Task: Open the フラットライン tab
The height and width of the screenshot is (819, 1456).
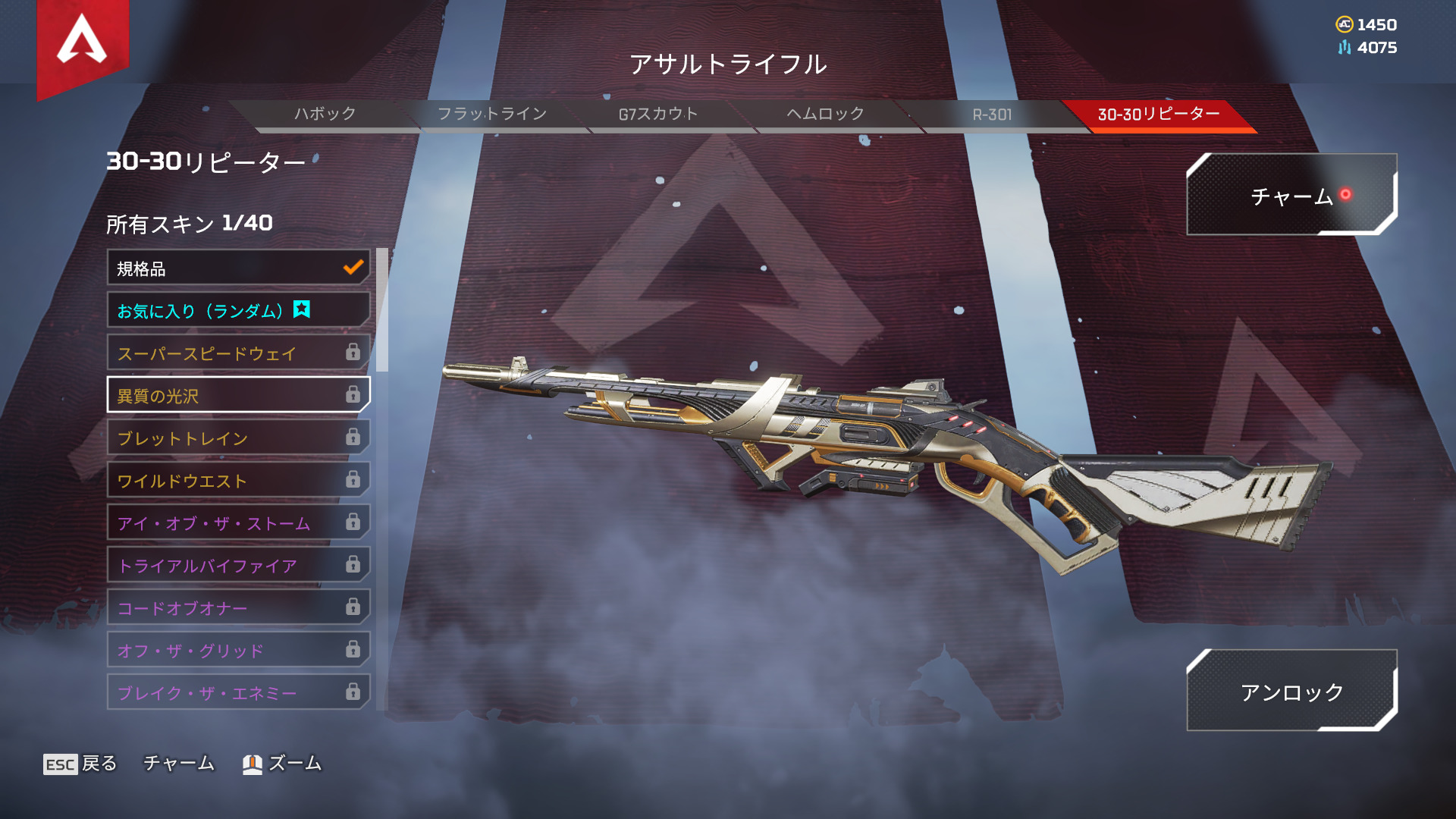Action: tap(491, 115)
